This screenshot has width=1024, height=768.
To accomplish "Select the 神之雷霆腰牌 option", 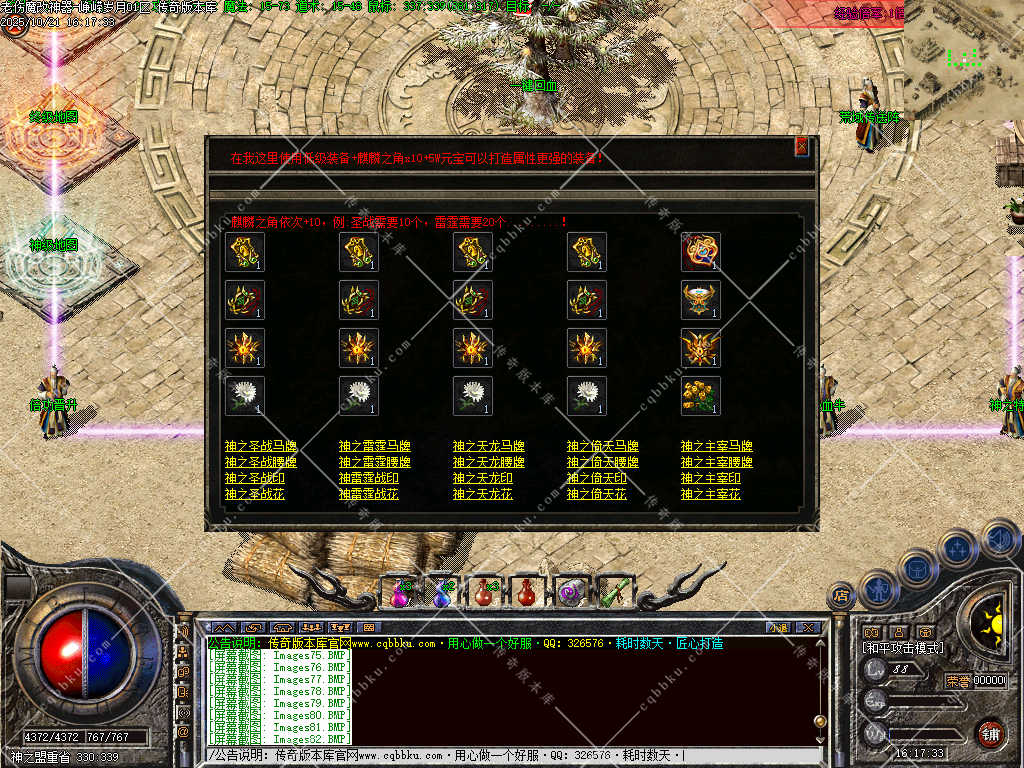I will coord(375,462).
